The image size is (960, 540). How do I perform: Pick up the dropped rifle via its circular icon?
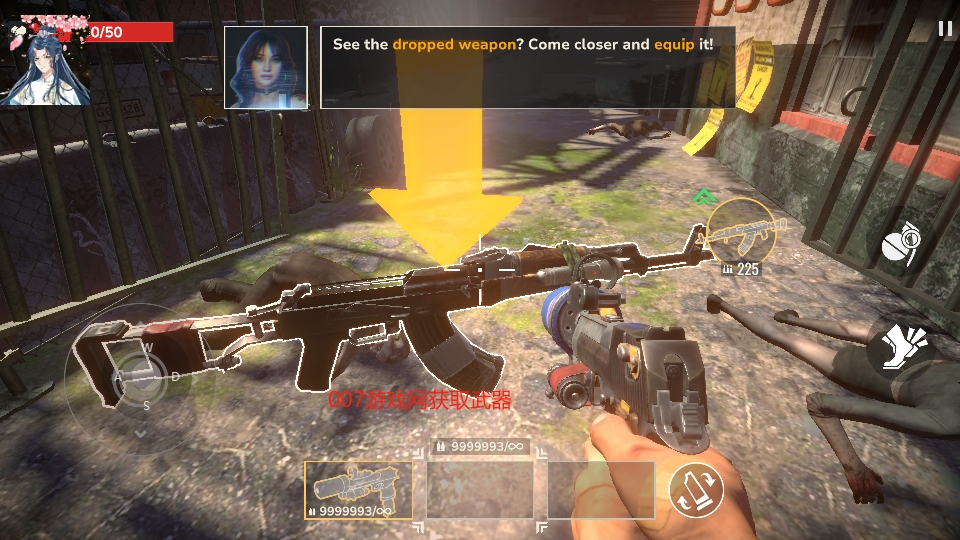click(x=741, y=231)
